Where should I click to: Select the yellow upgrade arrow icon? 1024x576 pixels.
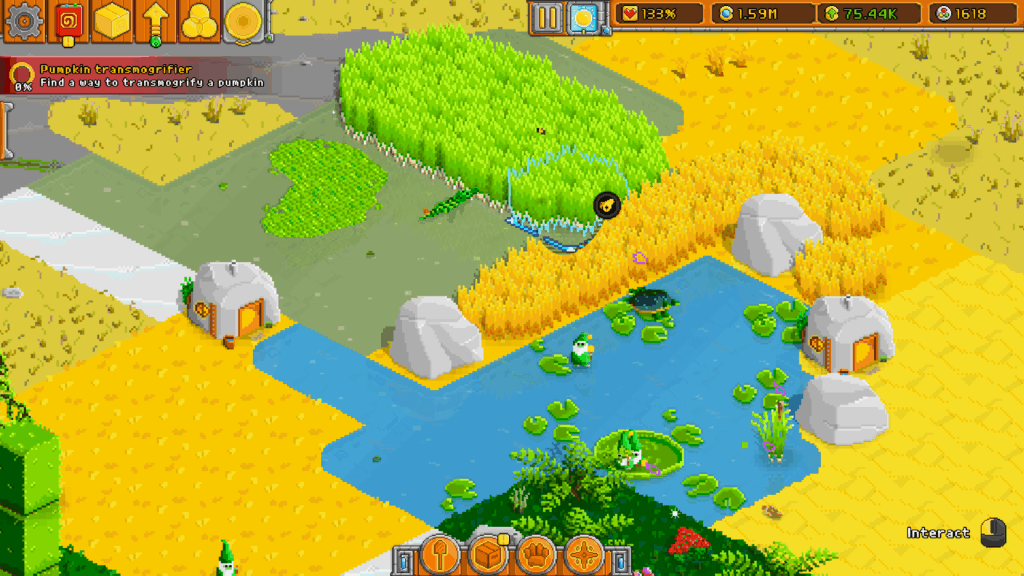pos(156,21)
